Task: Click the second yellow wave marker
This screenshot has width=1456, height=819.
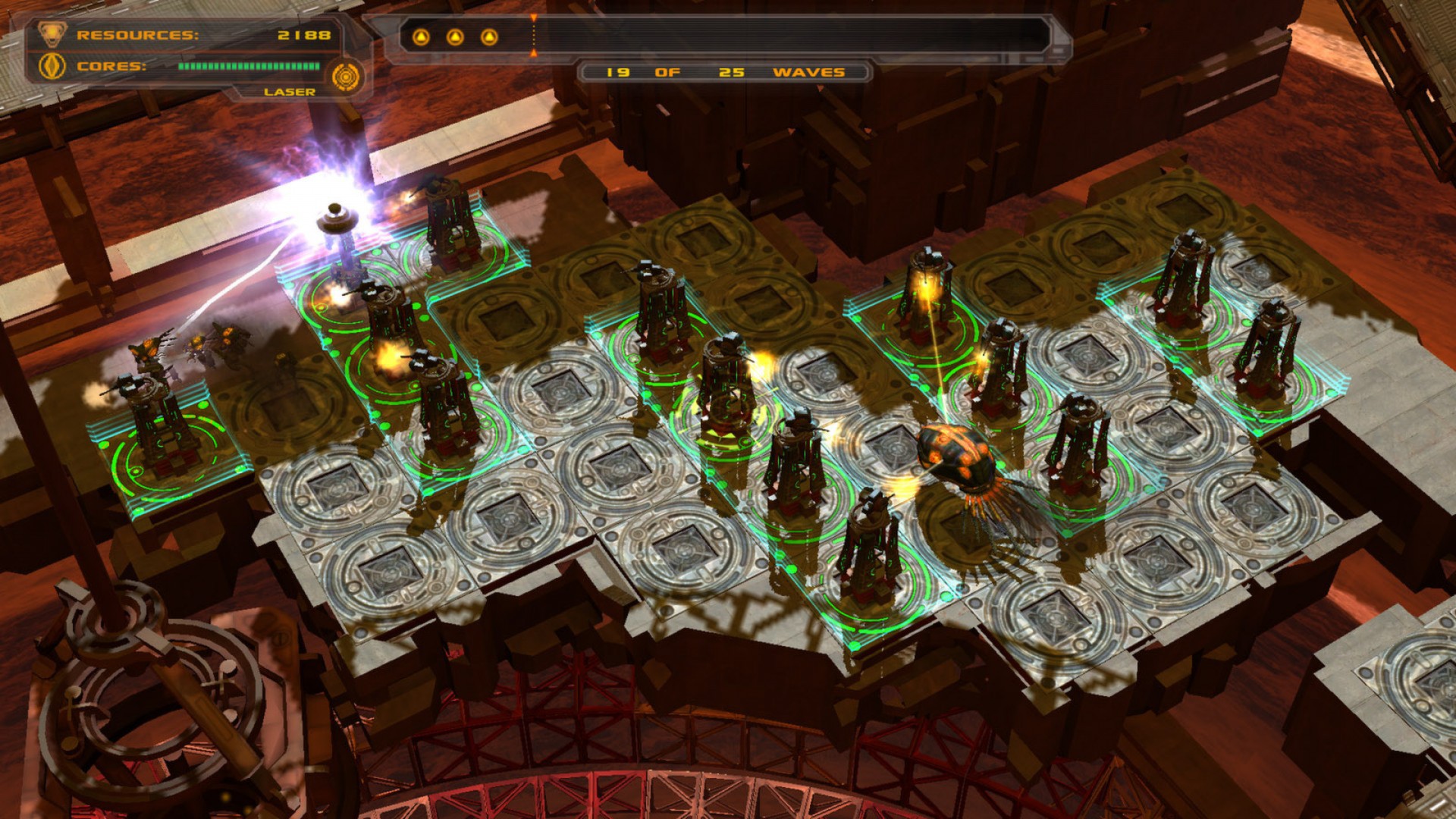Action: coord(455,36)
